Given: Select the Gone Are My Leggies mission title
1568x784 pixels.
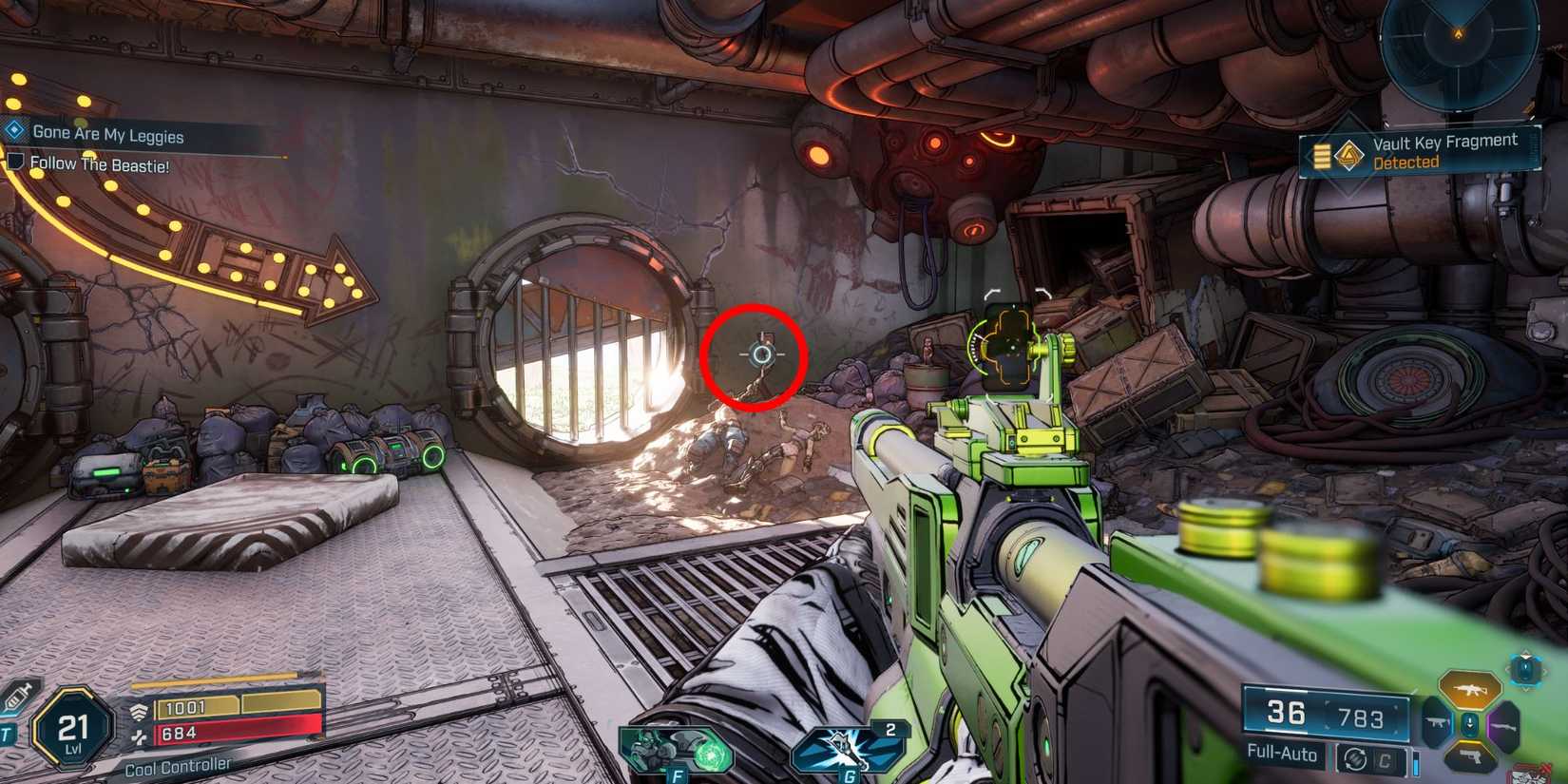Looking at the screenshot, I should click(106, 134).
